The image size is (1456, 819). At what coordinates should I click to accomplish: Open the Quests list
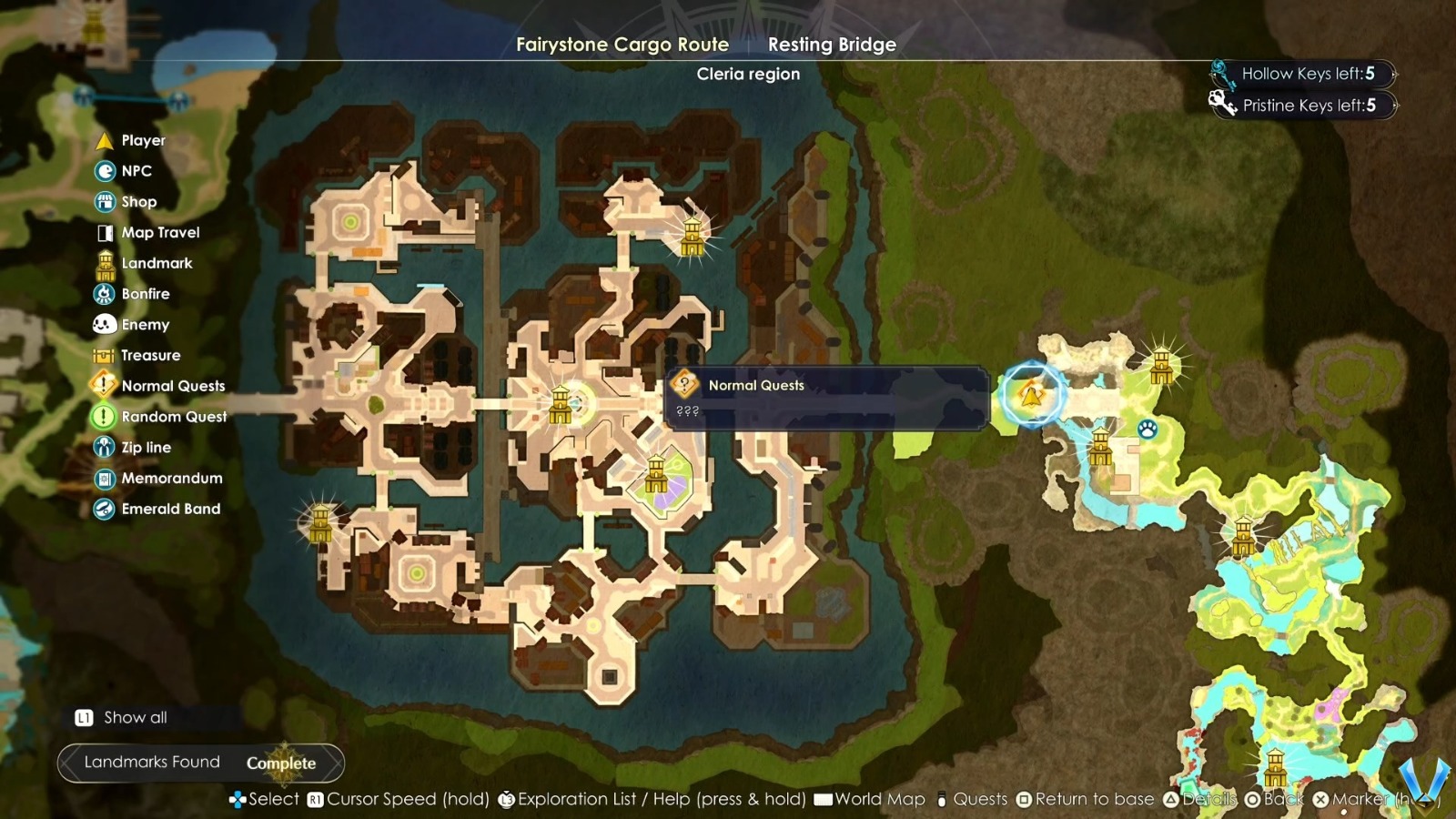pos(980,799)
